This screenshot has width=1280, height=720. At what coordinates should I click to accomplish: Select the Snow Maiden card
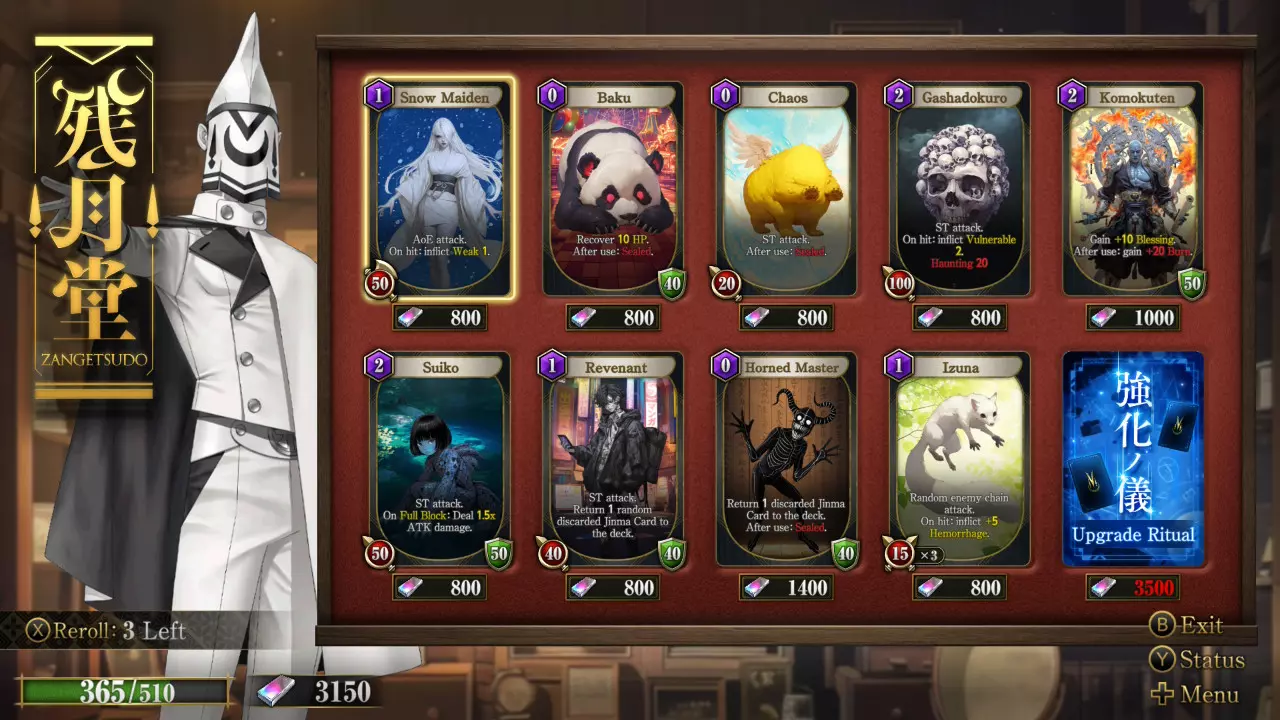point(440,189)
